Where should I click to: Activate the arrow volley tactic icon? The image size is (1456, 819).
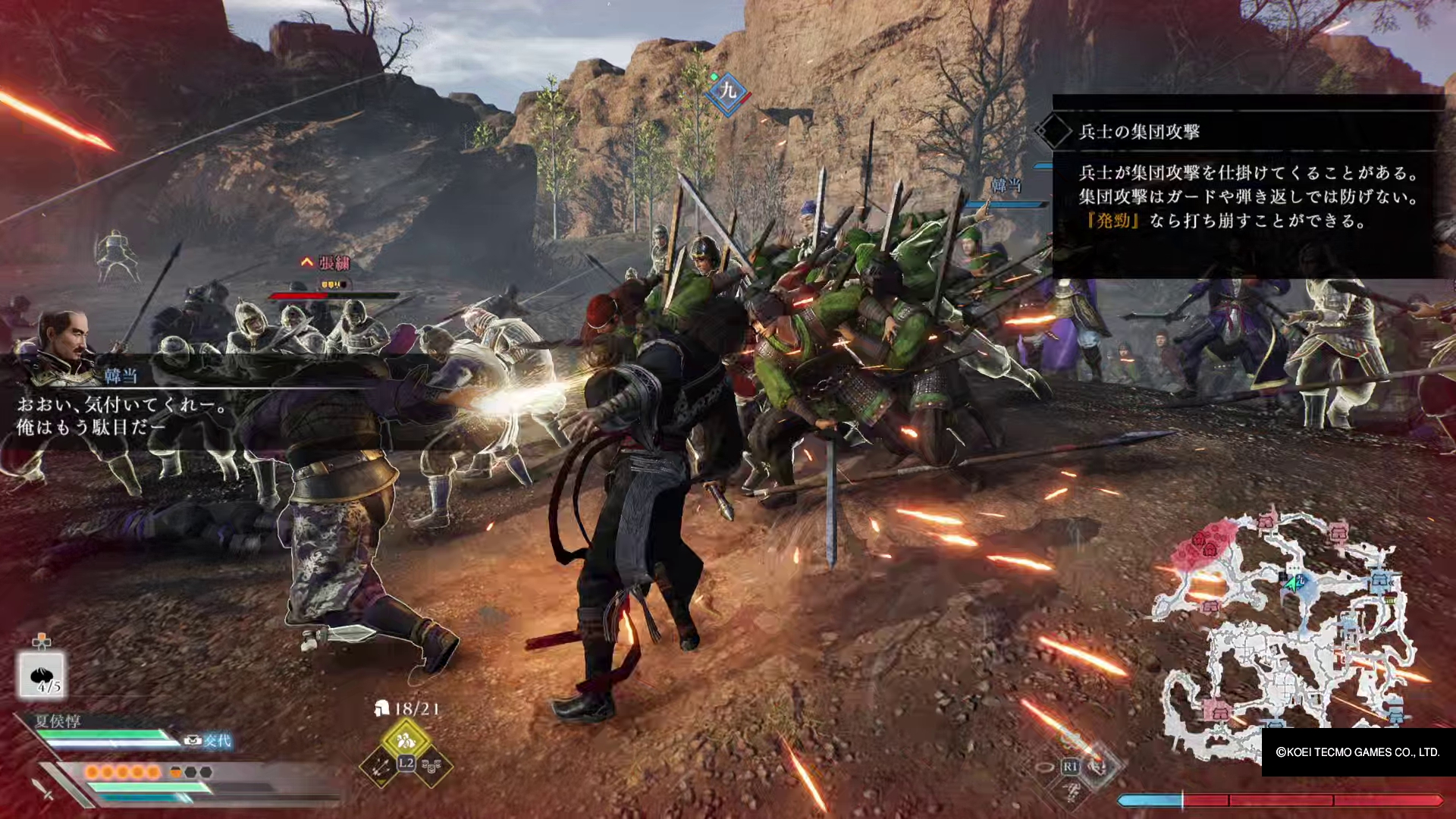click(x=381, y=767)
